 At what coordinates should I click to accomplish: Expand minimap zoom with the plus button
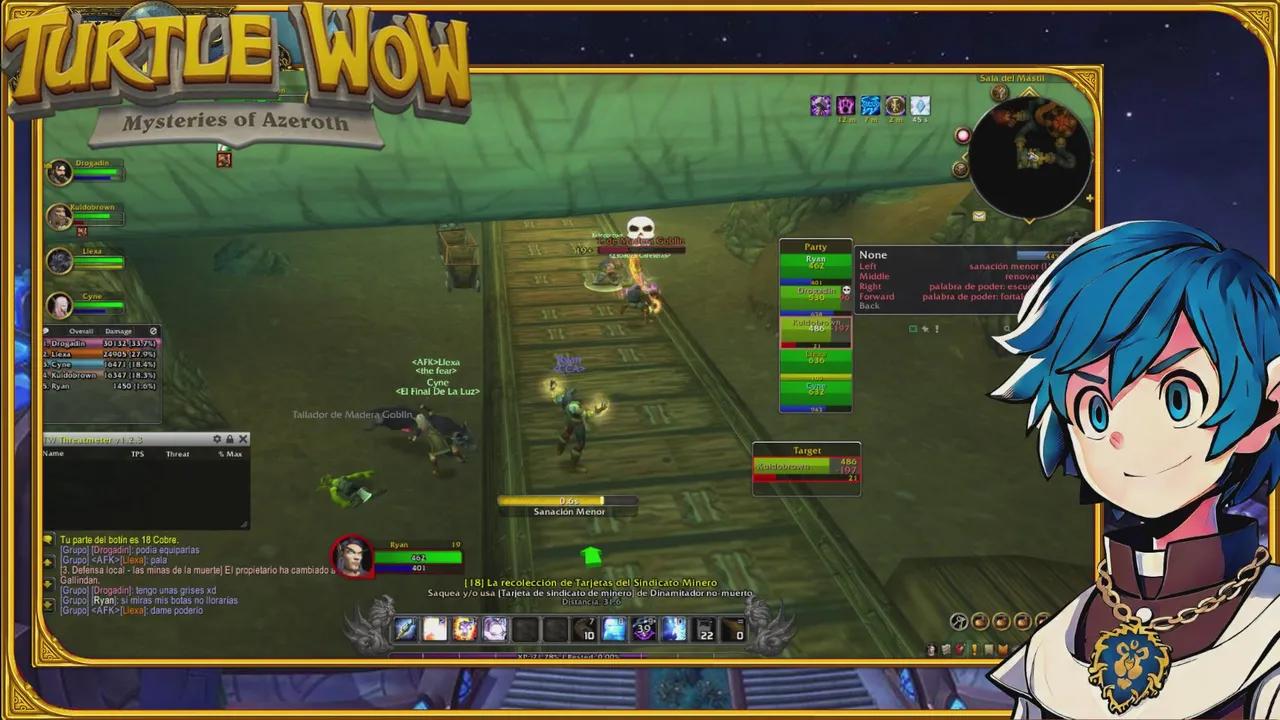point(1089,198)
